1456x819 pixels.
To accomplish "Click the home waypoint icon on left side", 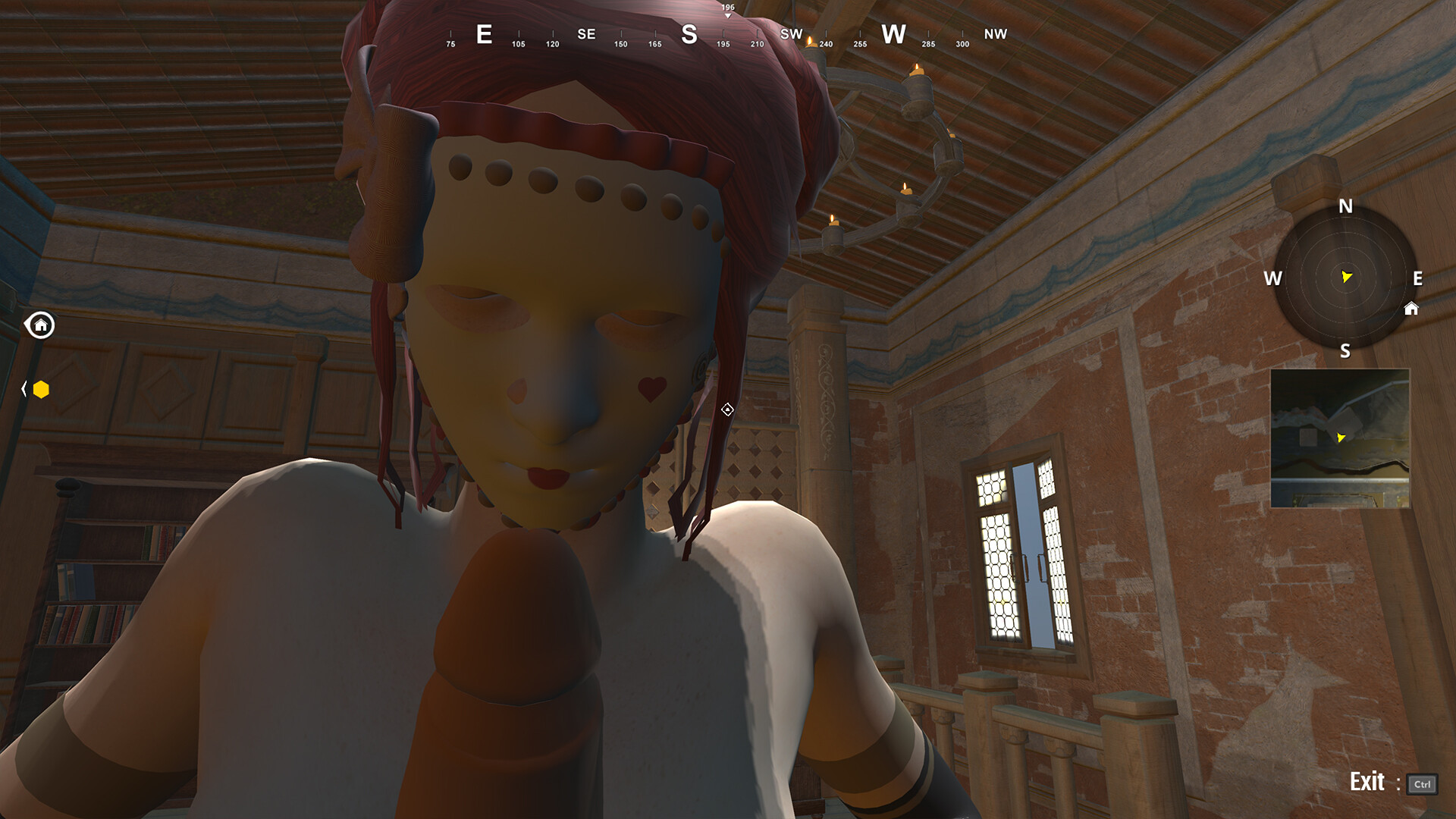I will (x=41, y=325).
